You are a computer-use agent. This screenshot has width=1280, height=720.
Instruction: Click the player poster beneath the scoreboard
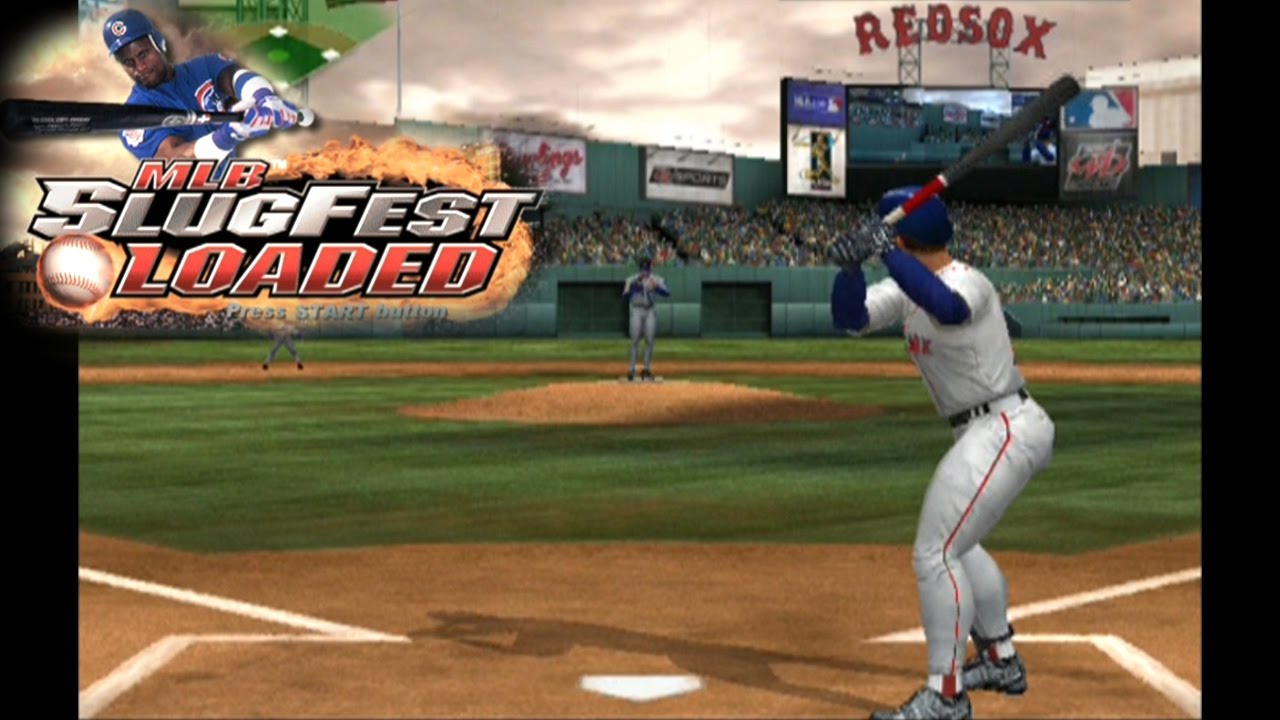click(x=820, y=158)
